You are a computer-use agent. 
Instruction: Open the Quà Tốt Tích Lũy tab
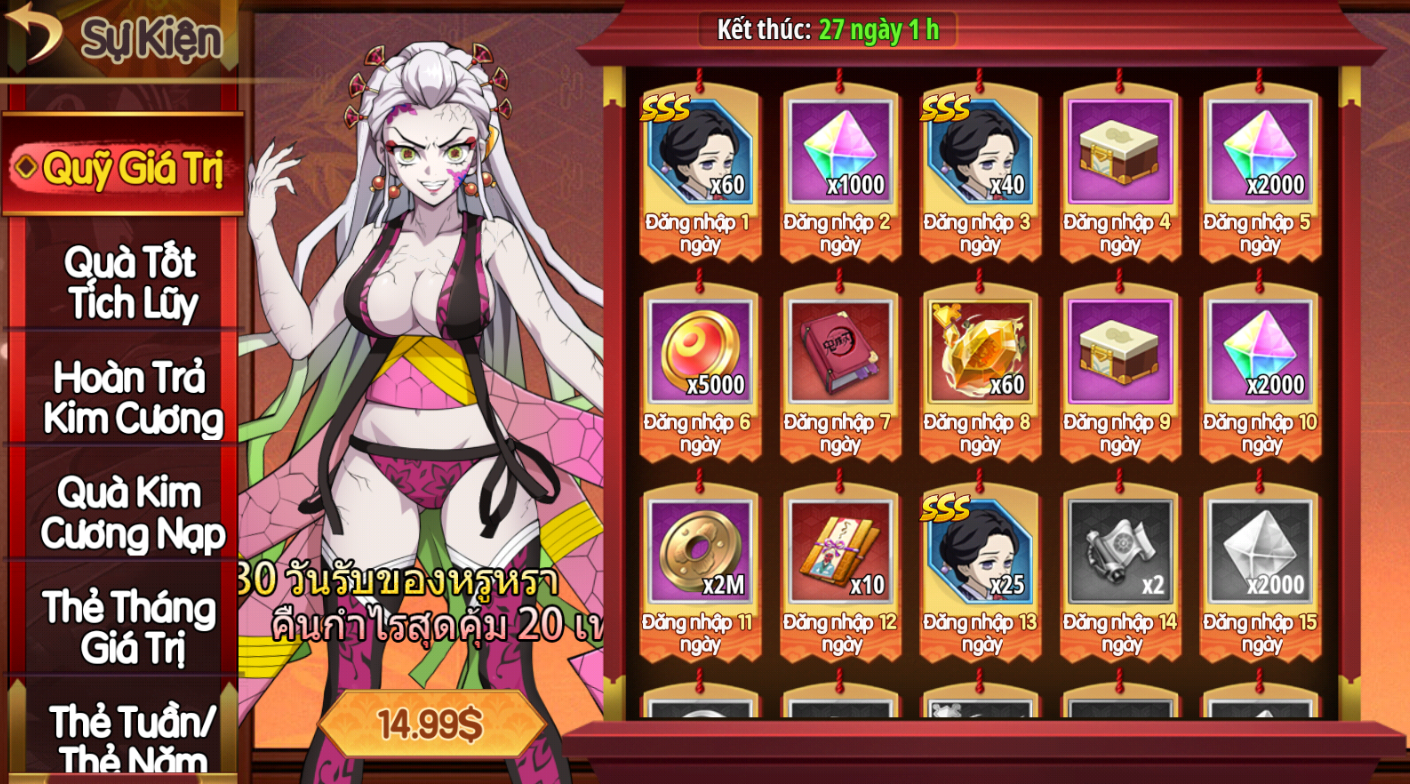click(x=130, y=281)
